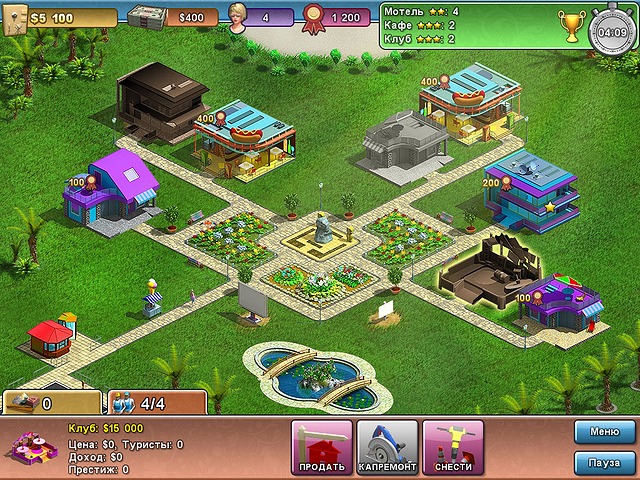Click the blonde tourist portrait icon

point(240,14)
